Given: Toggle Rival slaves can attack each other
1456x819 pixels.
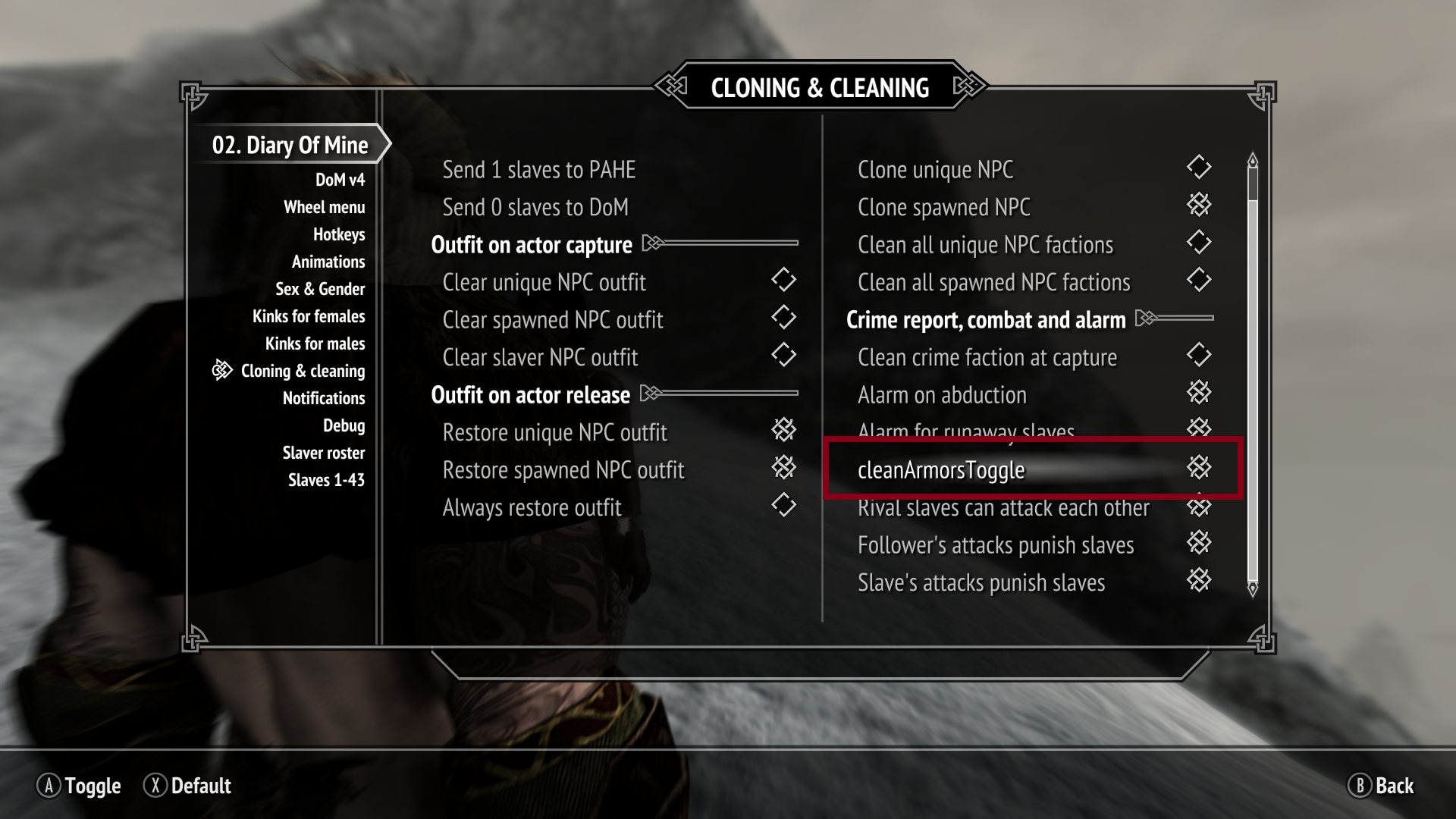Looking at the screenshot, I should point(1200,506).
